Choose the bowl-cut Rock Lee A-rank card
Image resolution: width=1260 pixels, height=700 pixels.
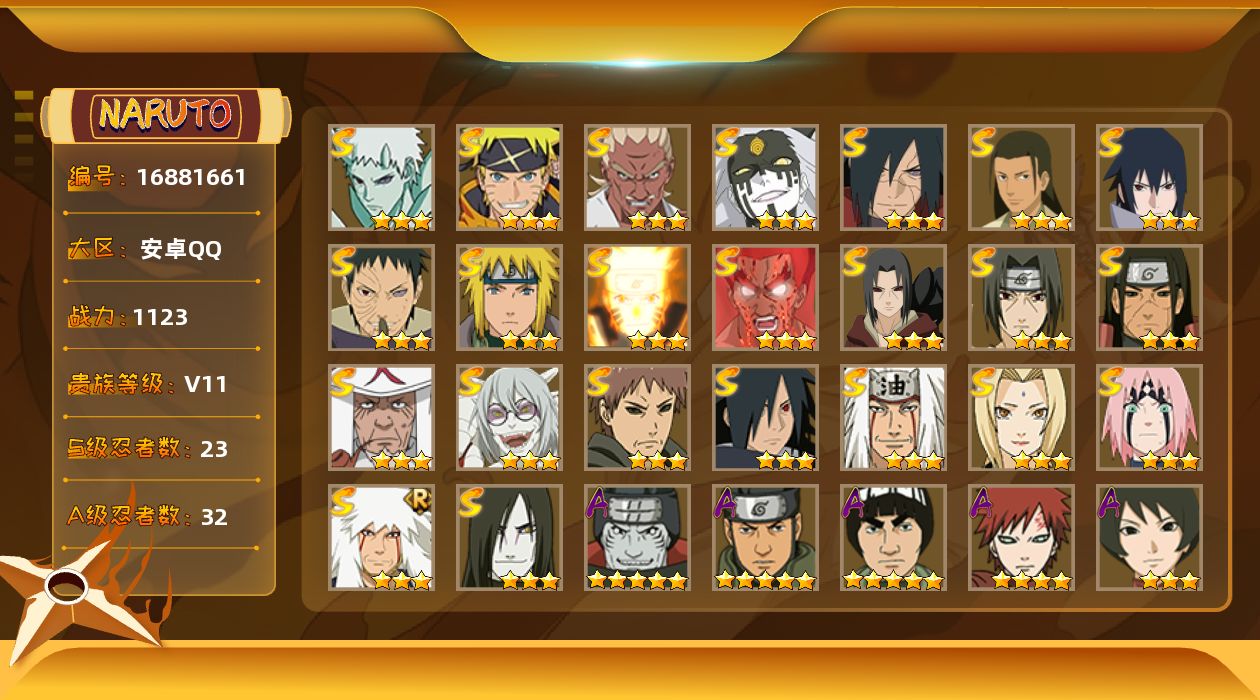click(894, 537)
